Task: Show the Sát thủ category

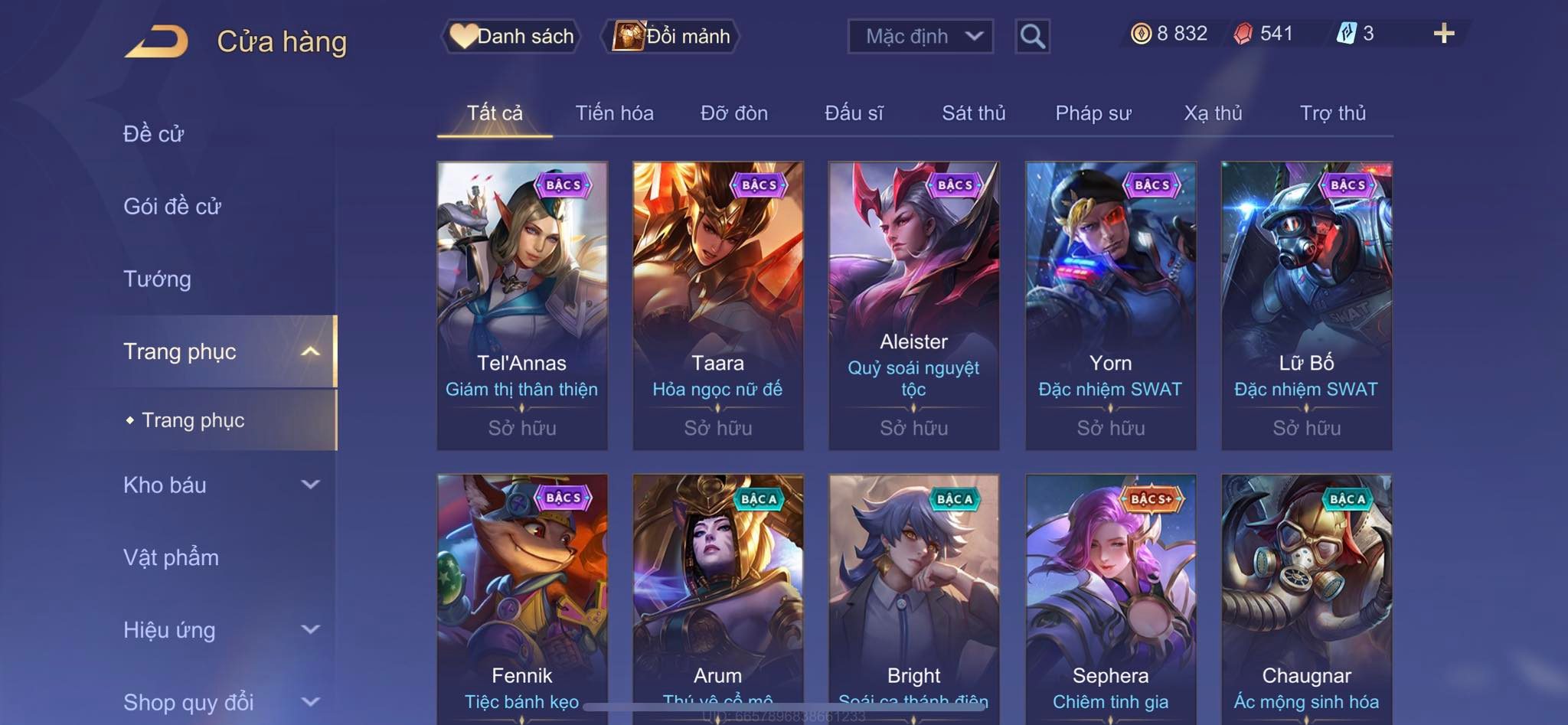Action: (973, 113)
